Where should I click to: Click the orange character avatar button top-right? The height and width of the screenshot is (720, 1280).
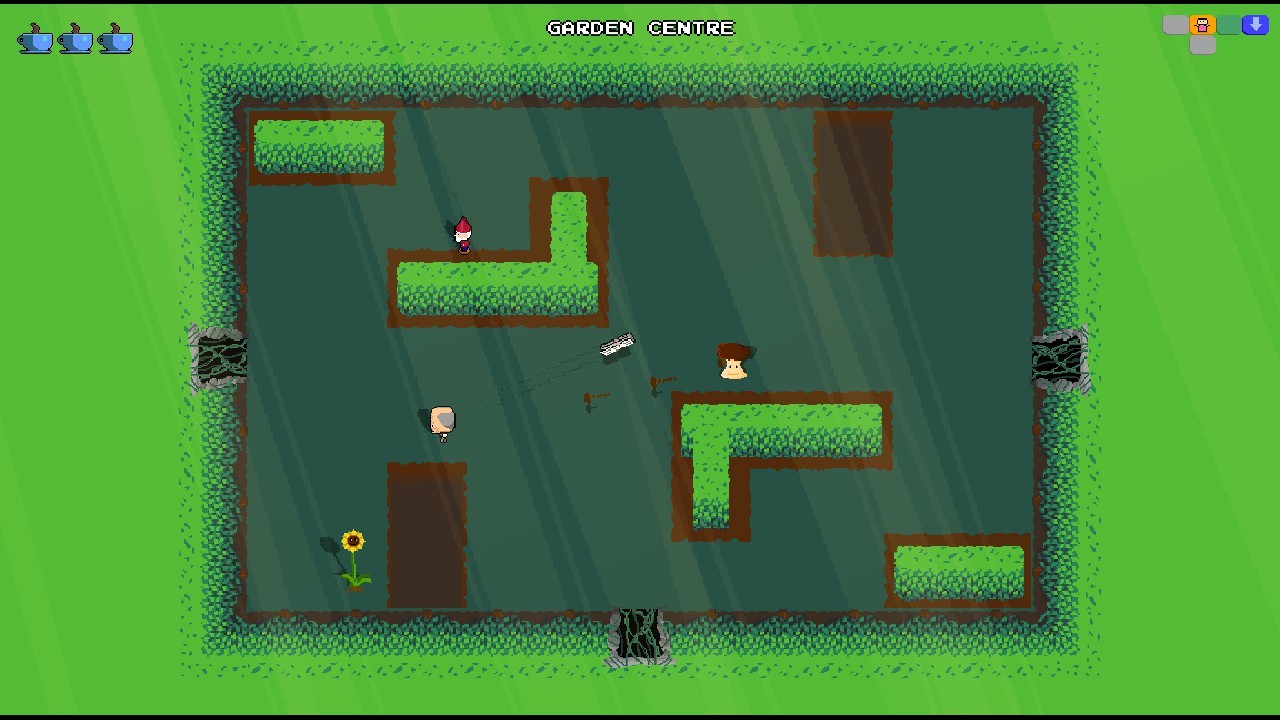point(1202,24)
